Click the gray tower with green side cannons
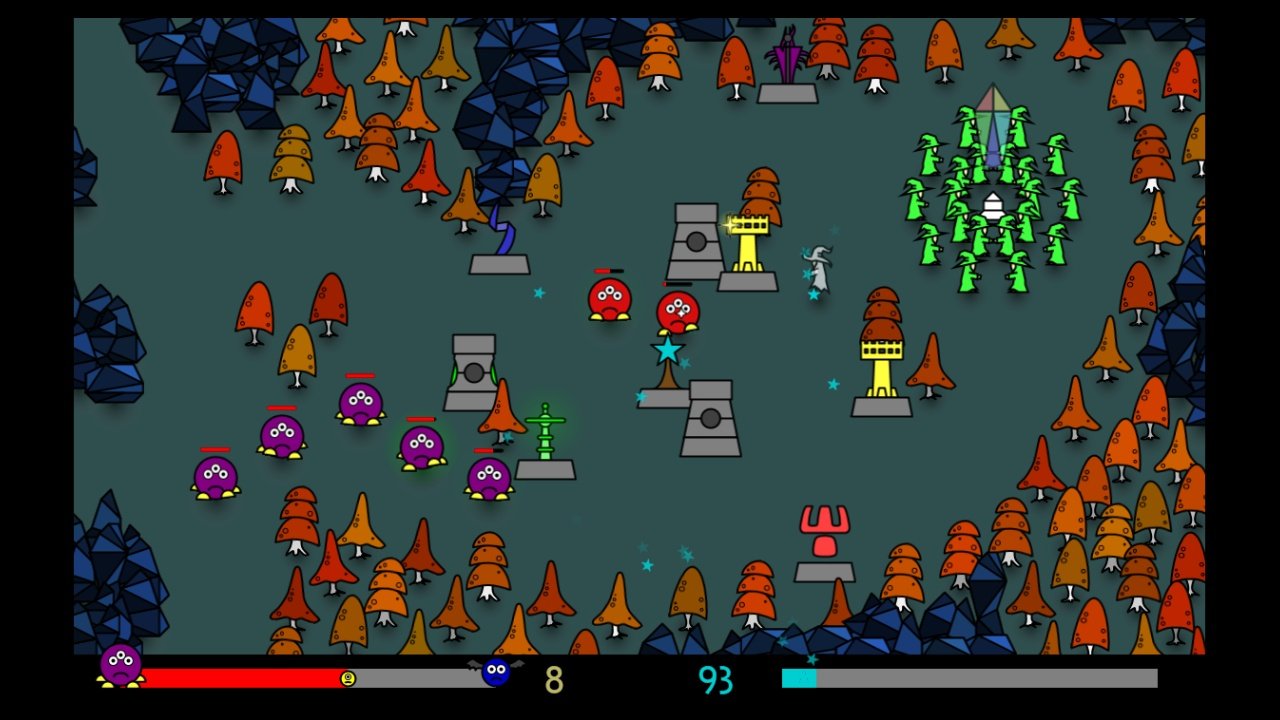 point(472,375)
